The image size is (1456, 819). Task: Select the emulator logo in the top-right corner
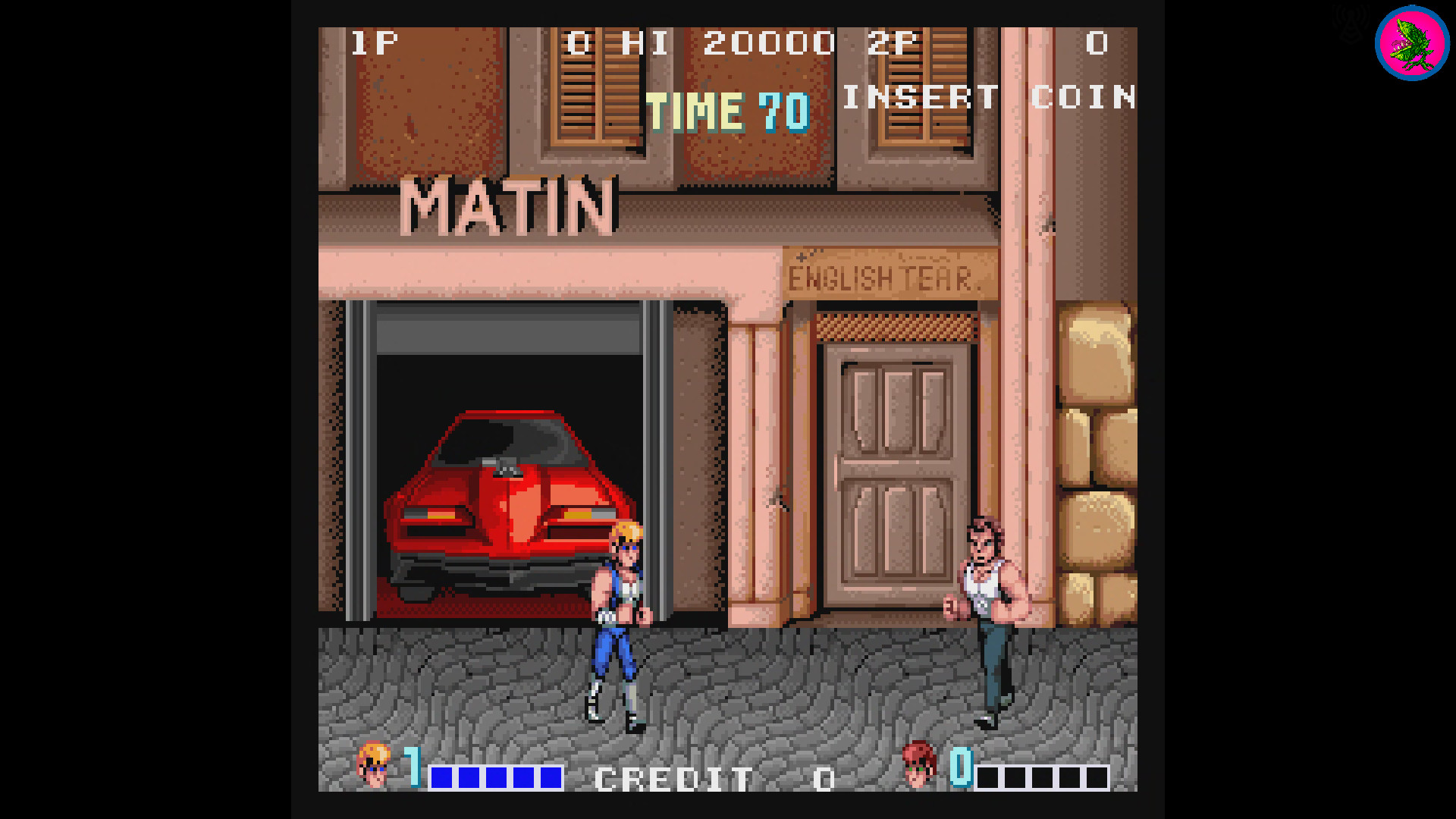pos(1410,43)
